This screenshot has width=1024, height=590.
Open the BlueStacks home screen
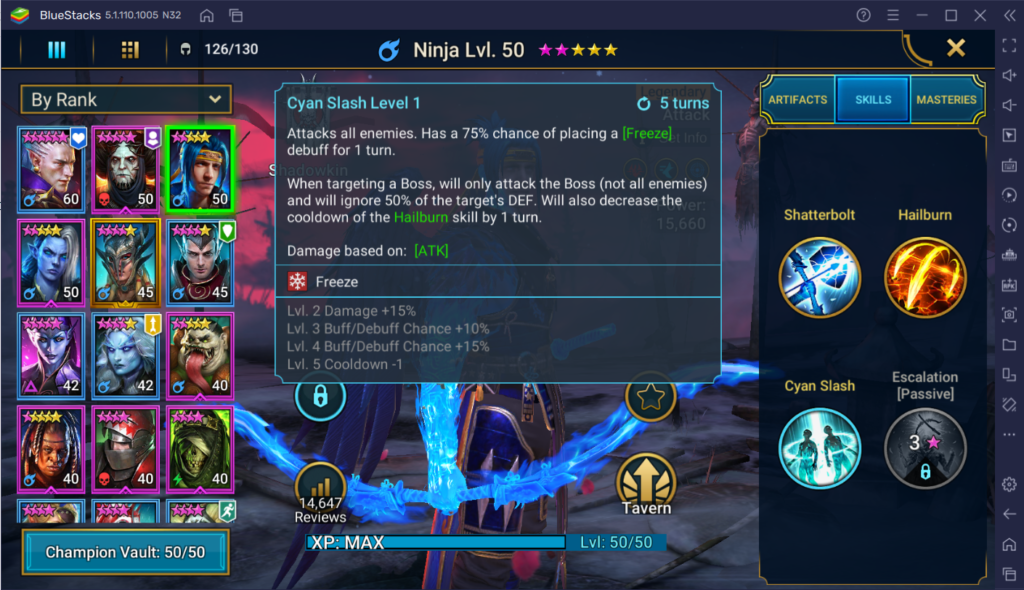(206, 15)
